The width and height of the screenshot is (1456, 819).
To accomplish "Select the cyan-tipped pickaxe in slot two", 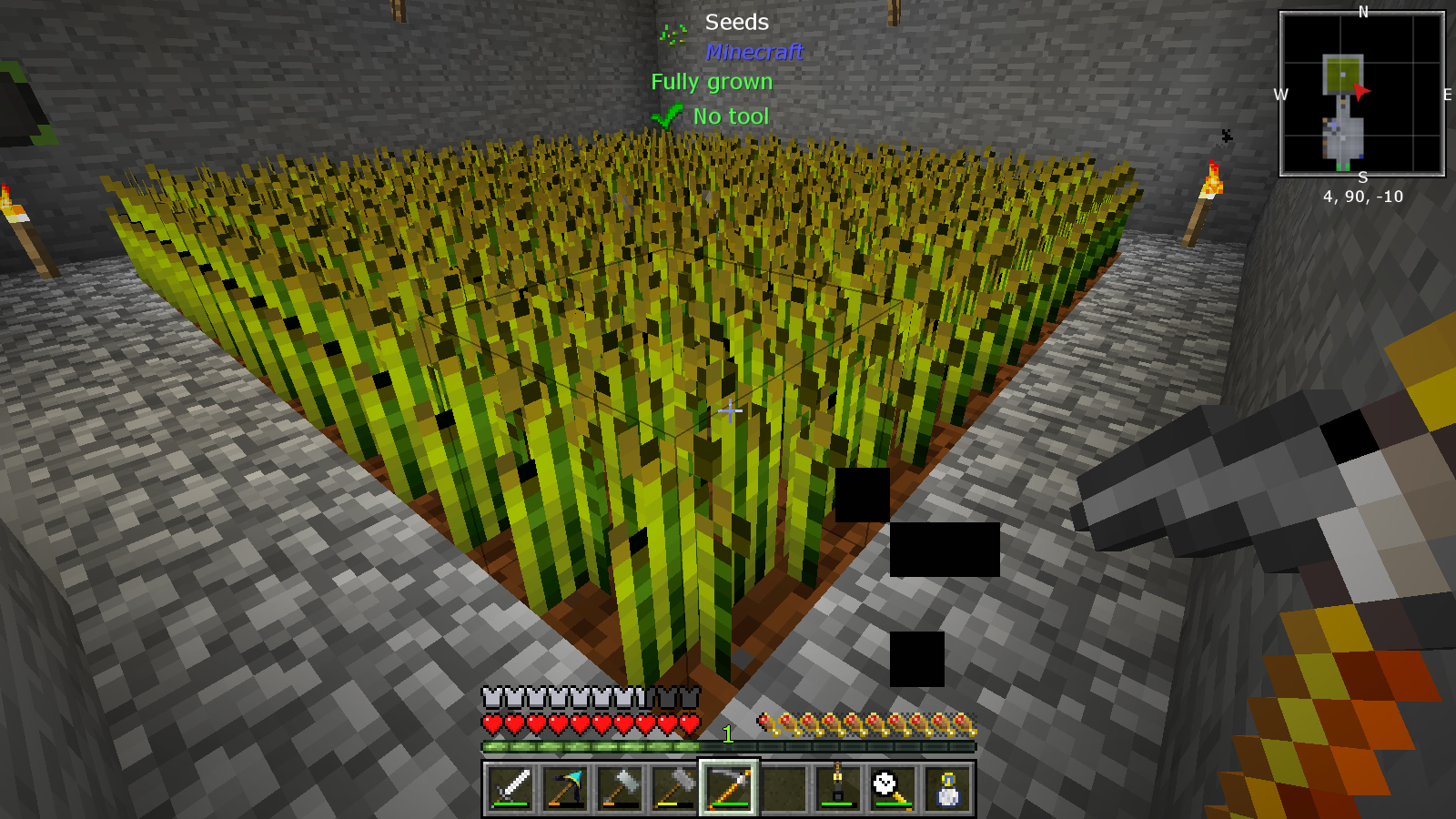I will point(566,787).
